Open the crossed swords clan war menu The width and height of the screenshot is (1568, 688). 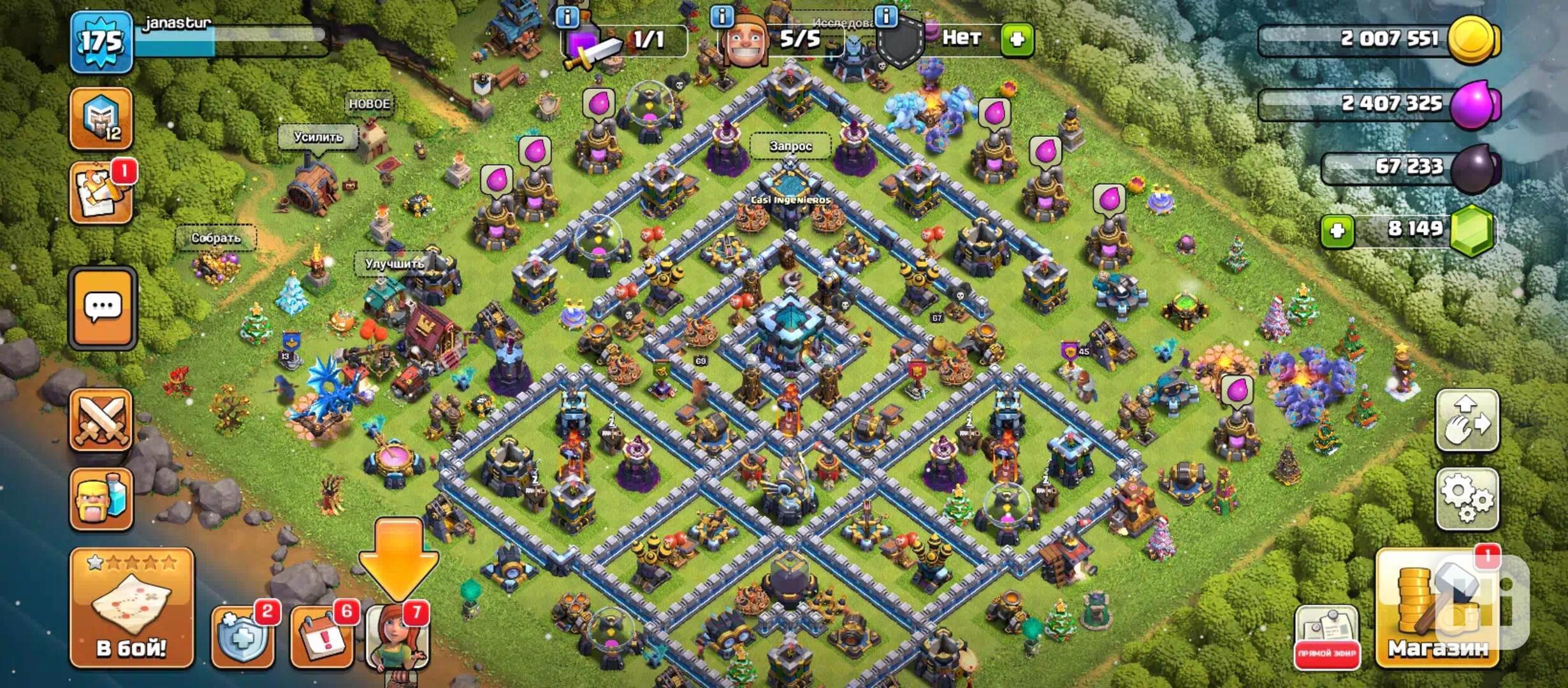pos(101,420)
